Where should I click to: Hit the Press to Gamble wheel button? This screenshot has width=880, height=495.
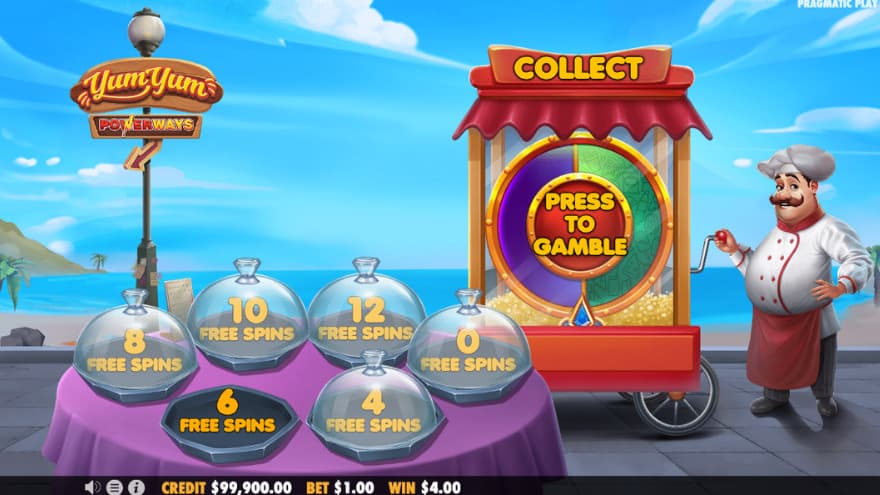[x=579, y=222]
